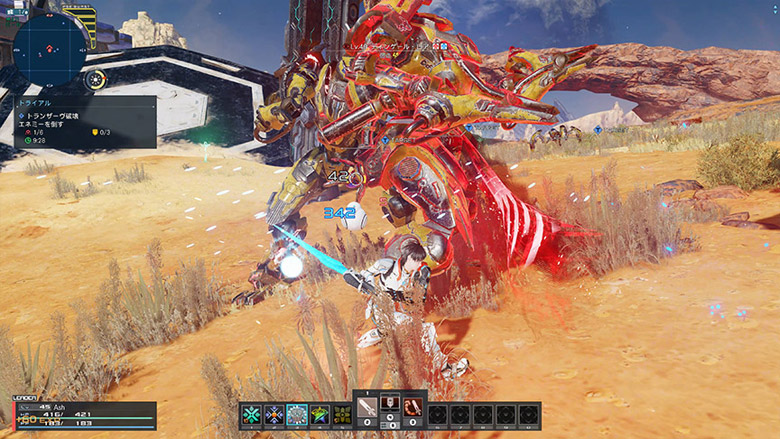Viewport: 780px width, 439px height.
Task: Use the blue snowflake skill with orange center
Action: [274, 414]
